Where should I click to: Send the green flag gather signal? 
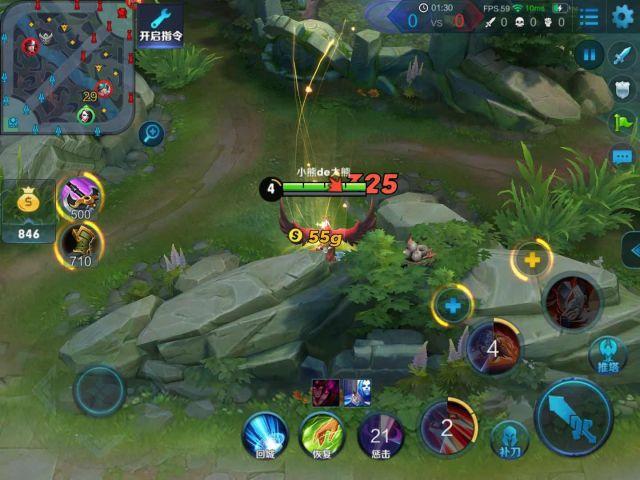[622, 123]
